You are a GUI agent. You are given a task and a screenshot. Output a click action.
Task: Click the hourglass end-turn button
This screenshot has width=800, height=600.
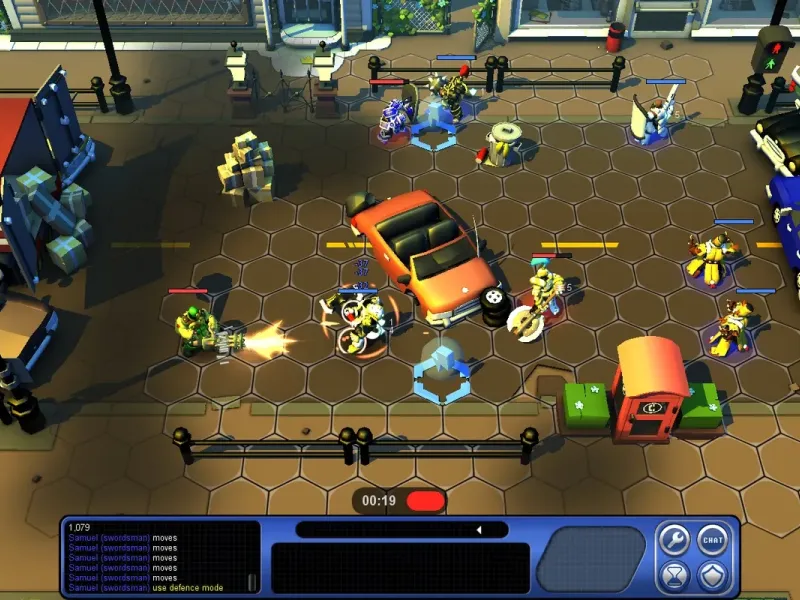coord(673,575)
